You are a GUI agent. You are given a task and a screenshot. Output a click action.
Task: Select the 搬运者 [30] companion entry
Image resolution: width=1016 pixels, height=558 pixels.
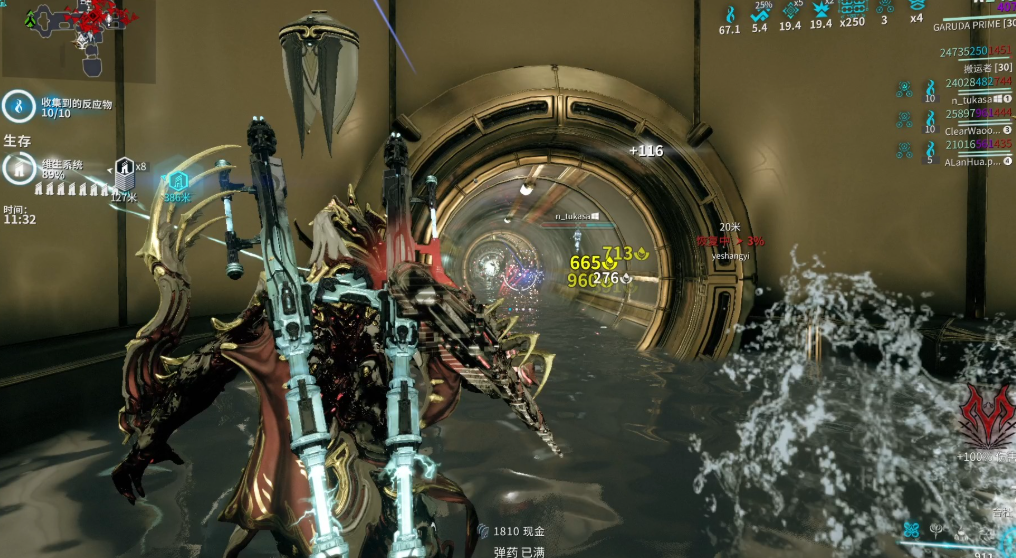(987, 68)
